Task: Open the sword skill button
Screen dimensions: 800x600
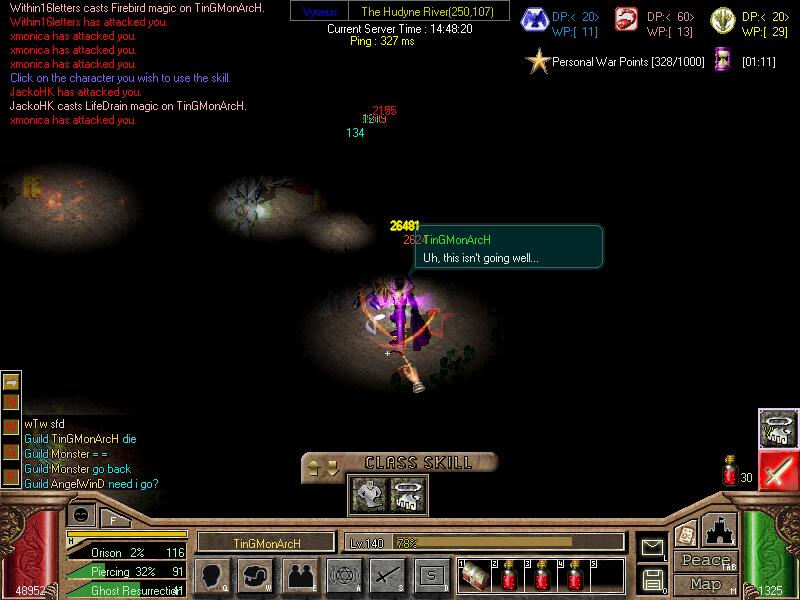Action: tap(387, 575)
